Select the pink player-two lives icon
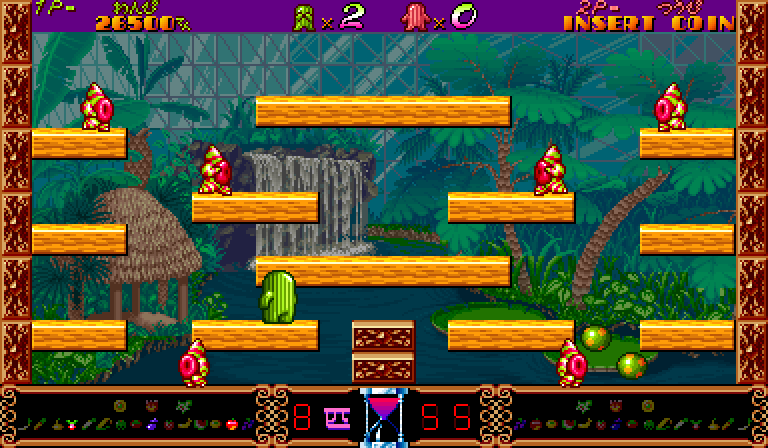Image resolution: width=768 pixels, height=448 pixels. [414, 16]
